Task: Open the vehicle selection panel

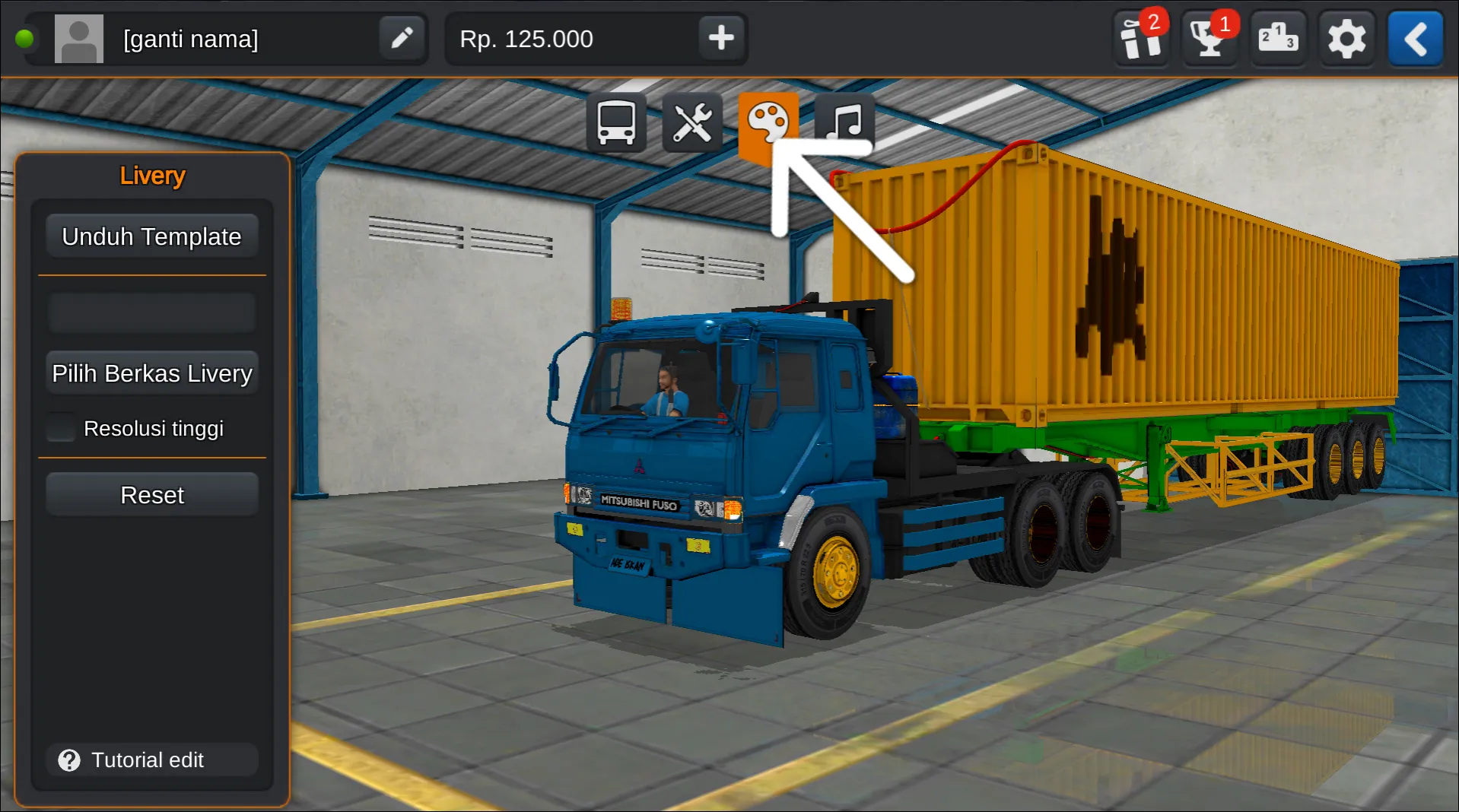Action: (x=615, y=122)
